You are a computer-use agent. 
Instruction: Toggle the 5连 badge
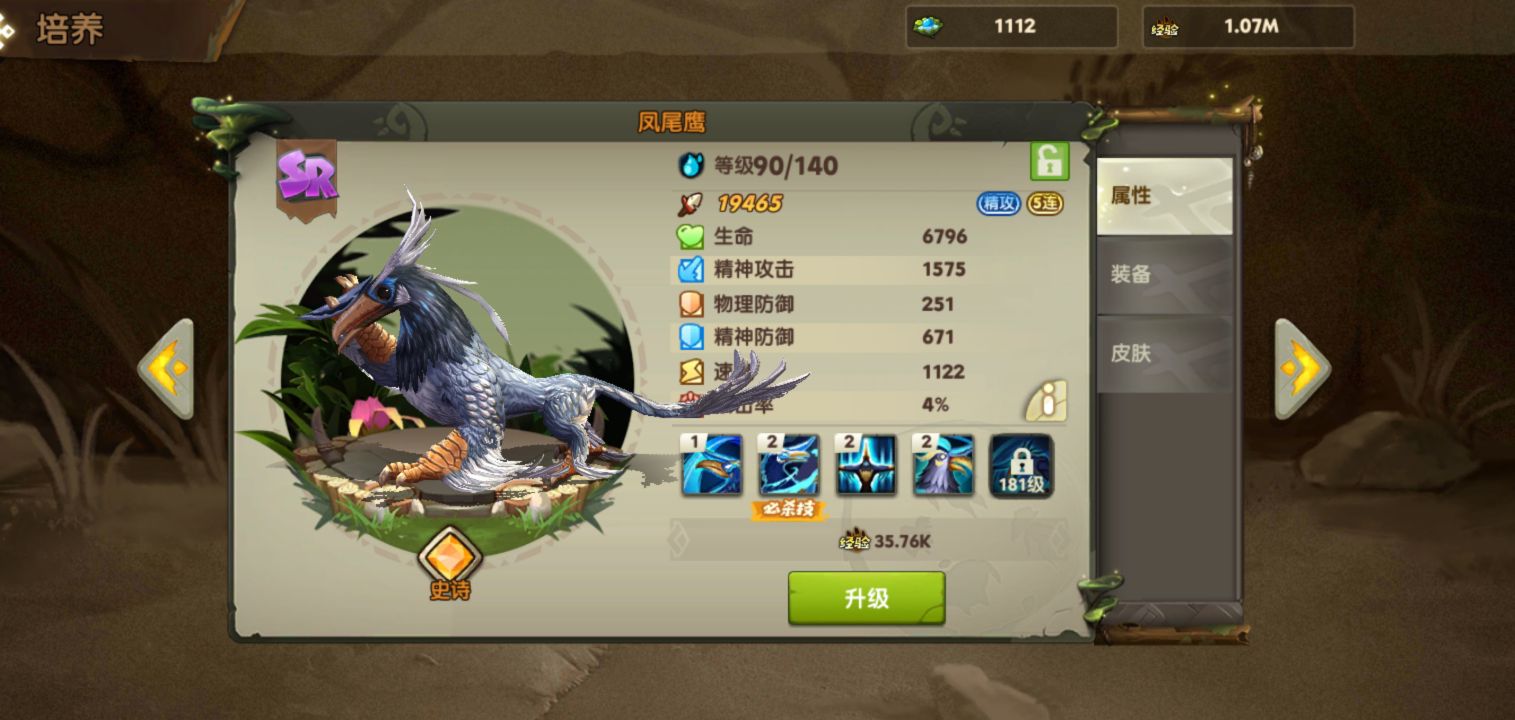pyautogui.click(x=1047, y=204)
